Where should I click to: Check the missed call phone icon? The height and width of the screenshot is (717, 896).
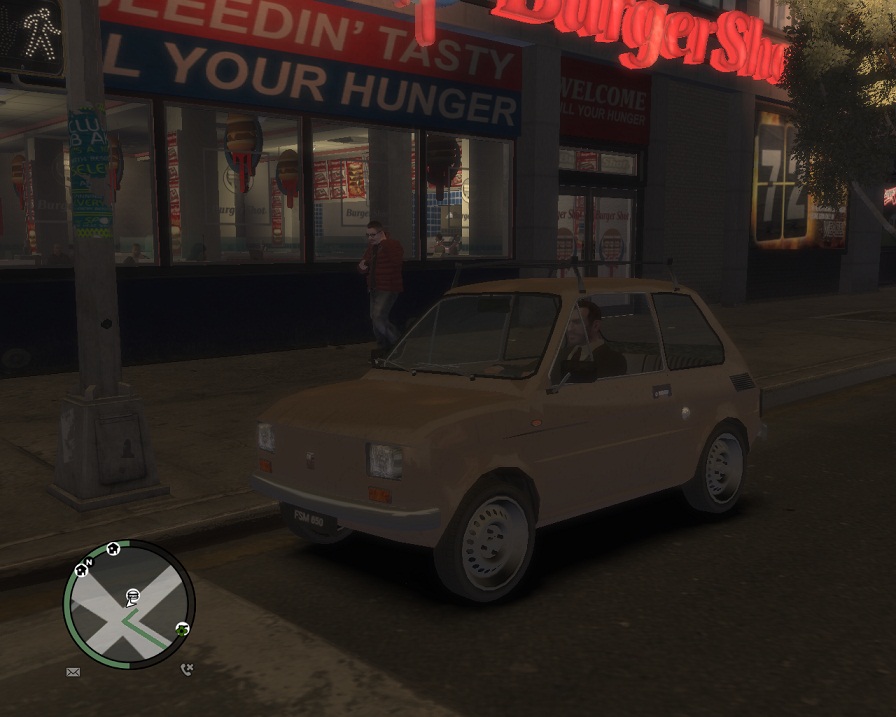tap(187, 669)
